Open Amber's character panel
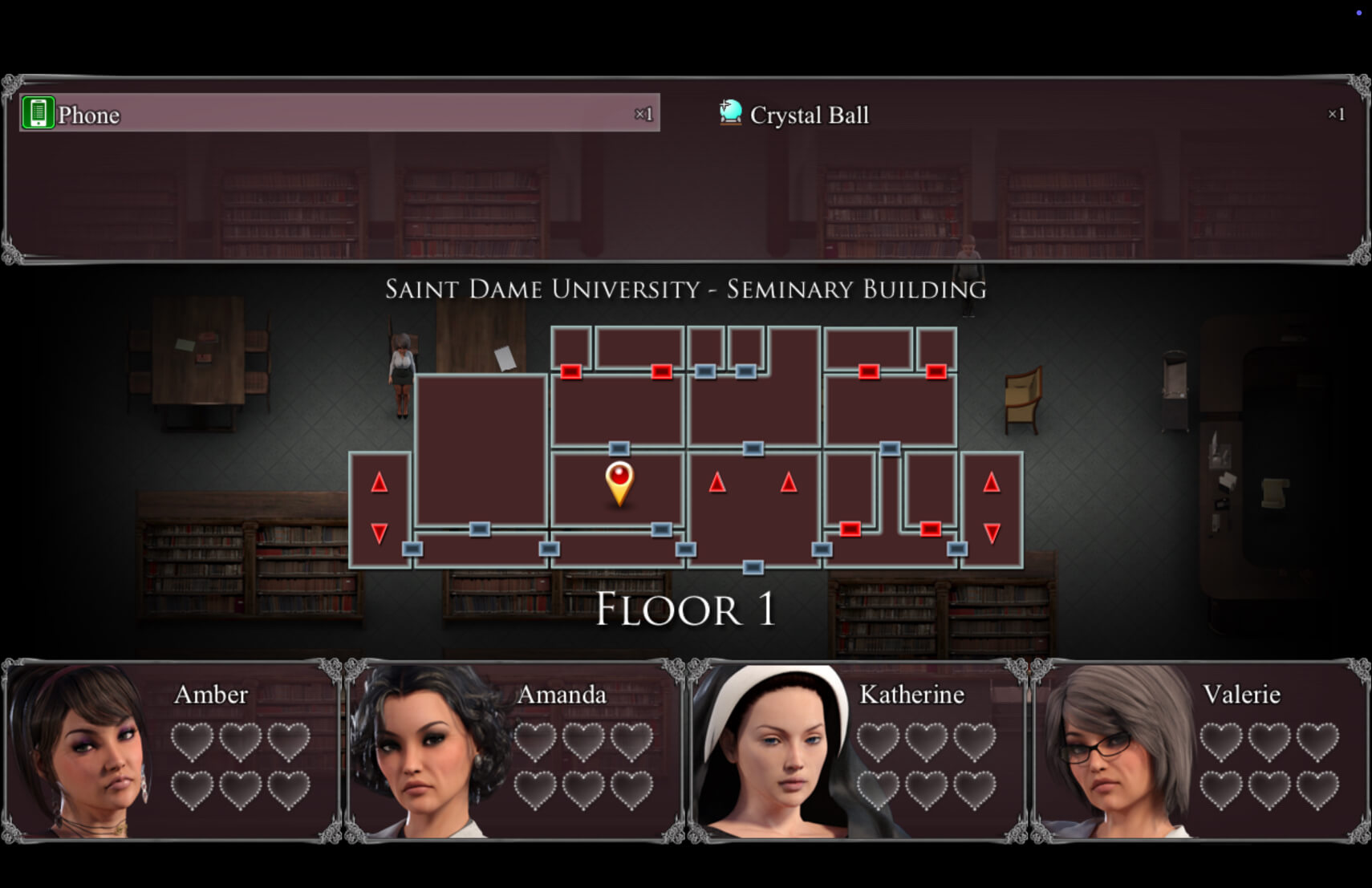The width and height of the screenshot is (1372, 888). pyautogui.click(x=172, y=751)
